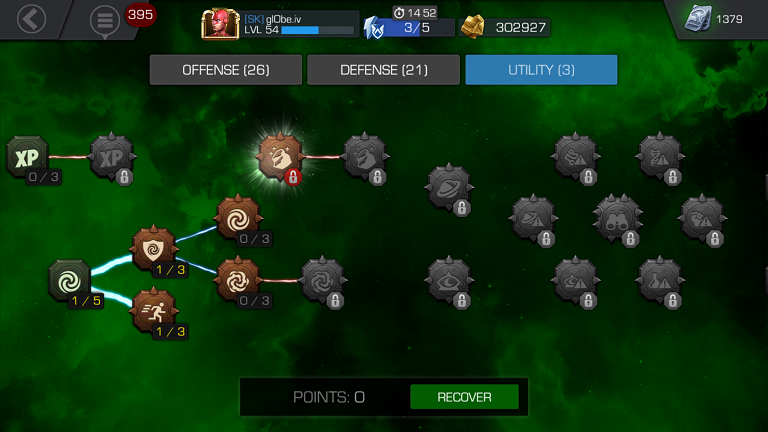Switch to the Defense tab

click(383, 70)
